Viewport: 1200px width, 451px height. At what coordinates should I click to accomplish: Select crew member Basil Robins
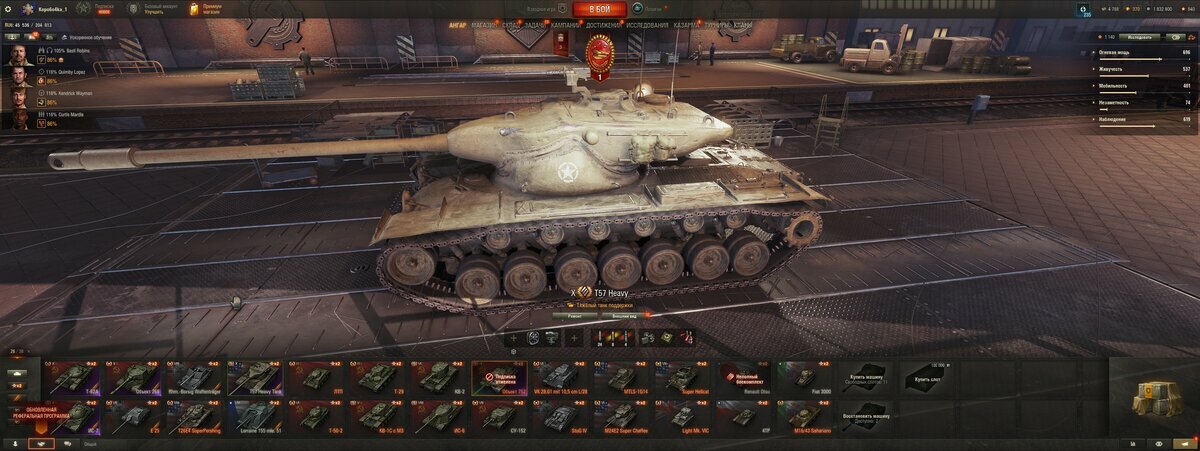click(70, 49)
